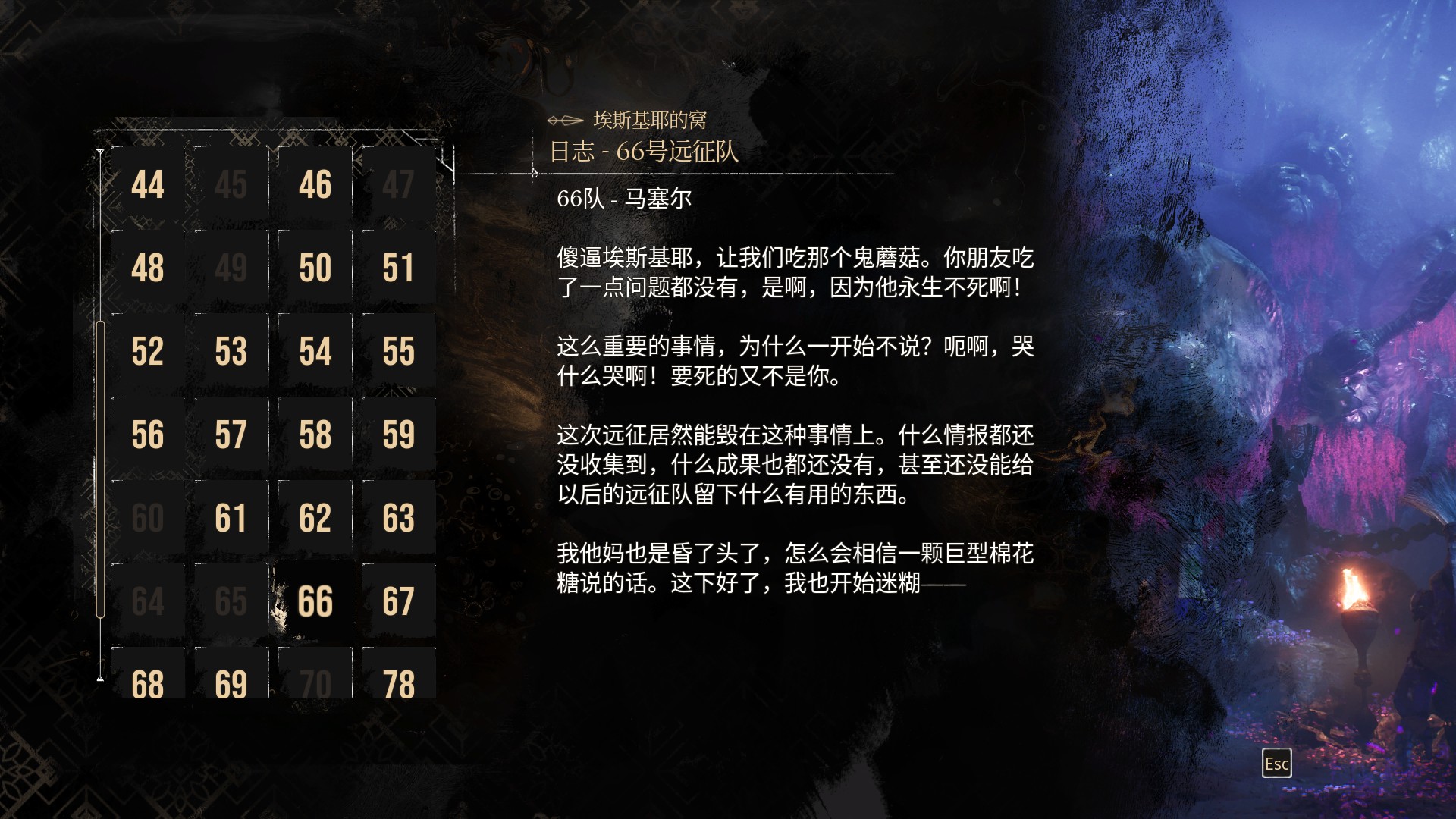Open journal entry 48
The width and height of the screenshot is (1456, 819).
point(149,267)
